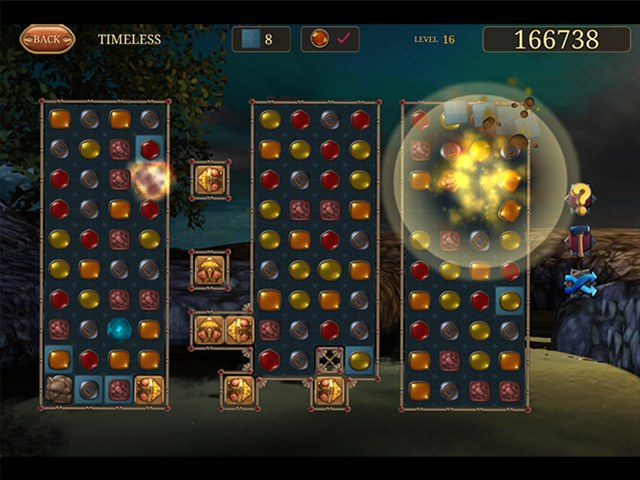The width and height of the screenshot is (640, 480).
Task: Activate the blue arrows shuffle power-up
Action: click(580, 283)
